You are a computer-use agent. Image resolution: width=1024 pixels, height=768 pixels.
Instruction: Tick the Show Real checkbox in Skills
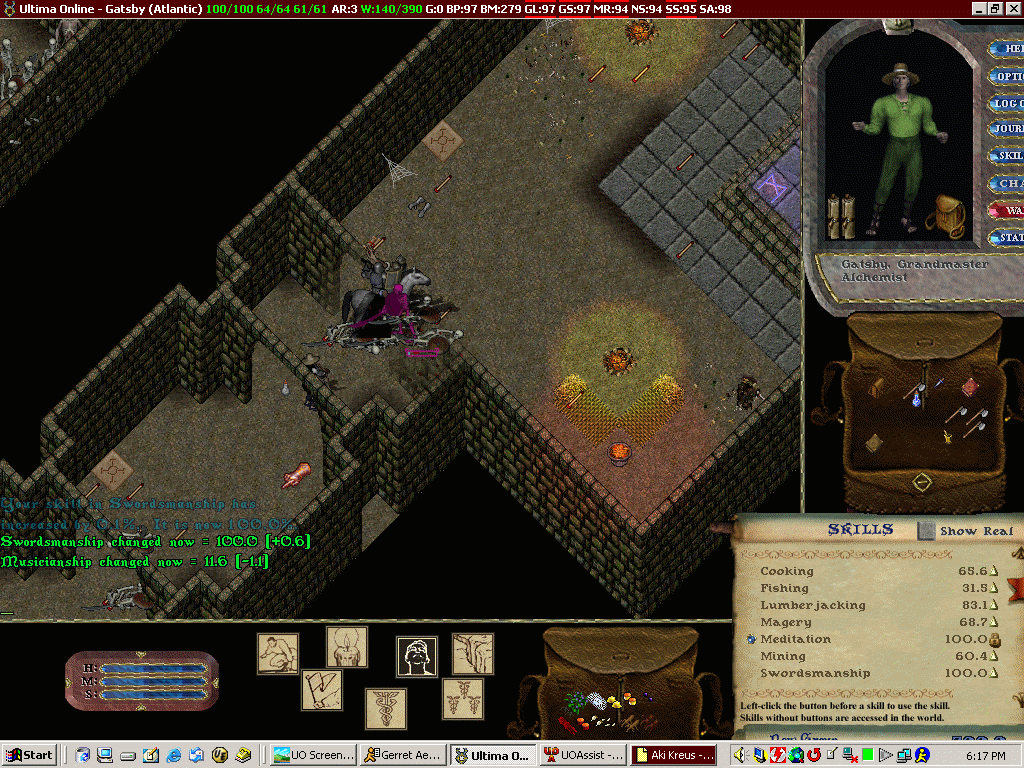[926, 531]
